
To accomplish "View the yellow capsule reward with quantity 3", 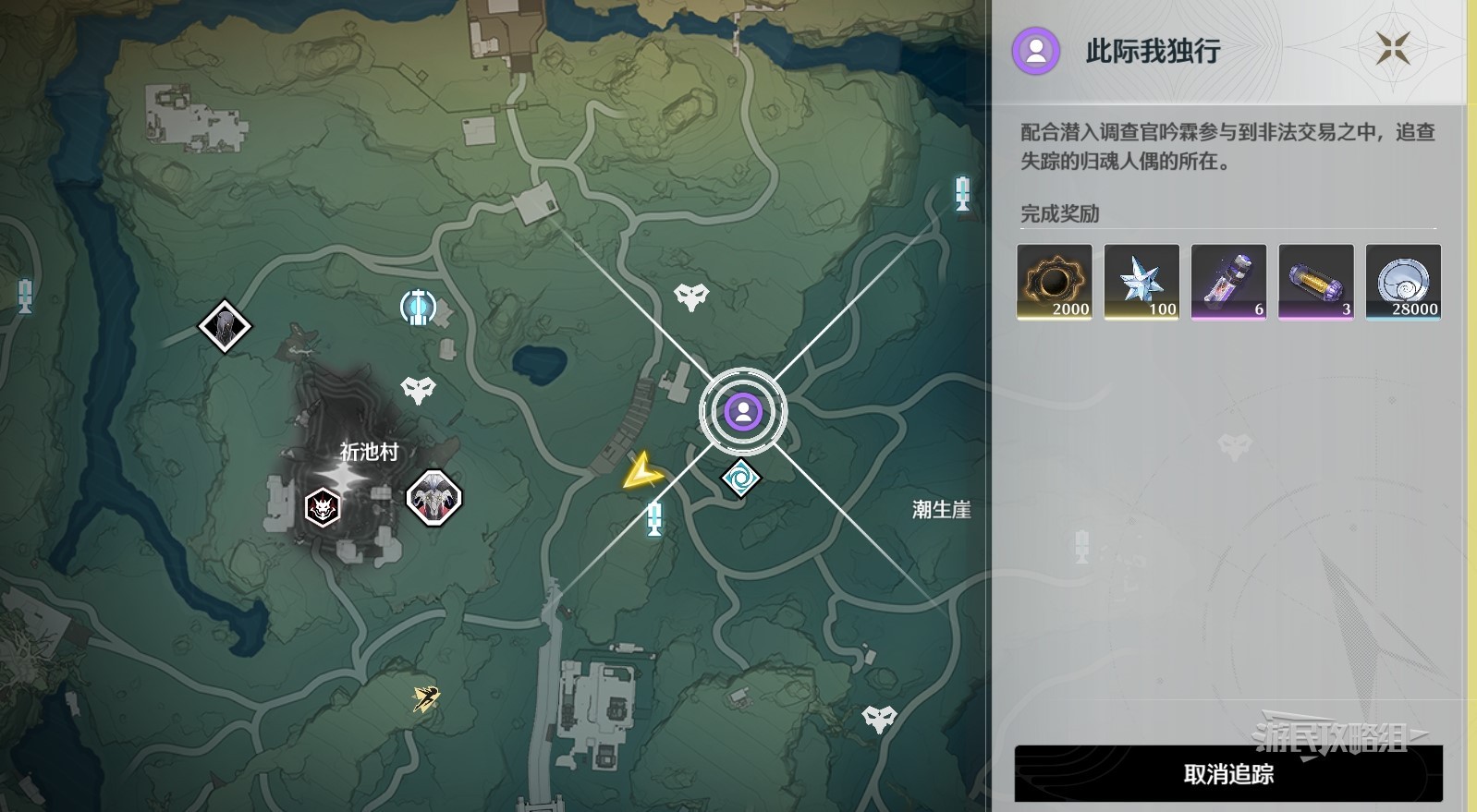I will coord(1315,282).
